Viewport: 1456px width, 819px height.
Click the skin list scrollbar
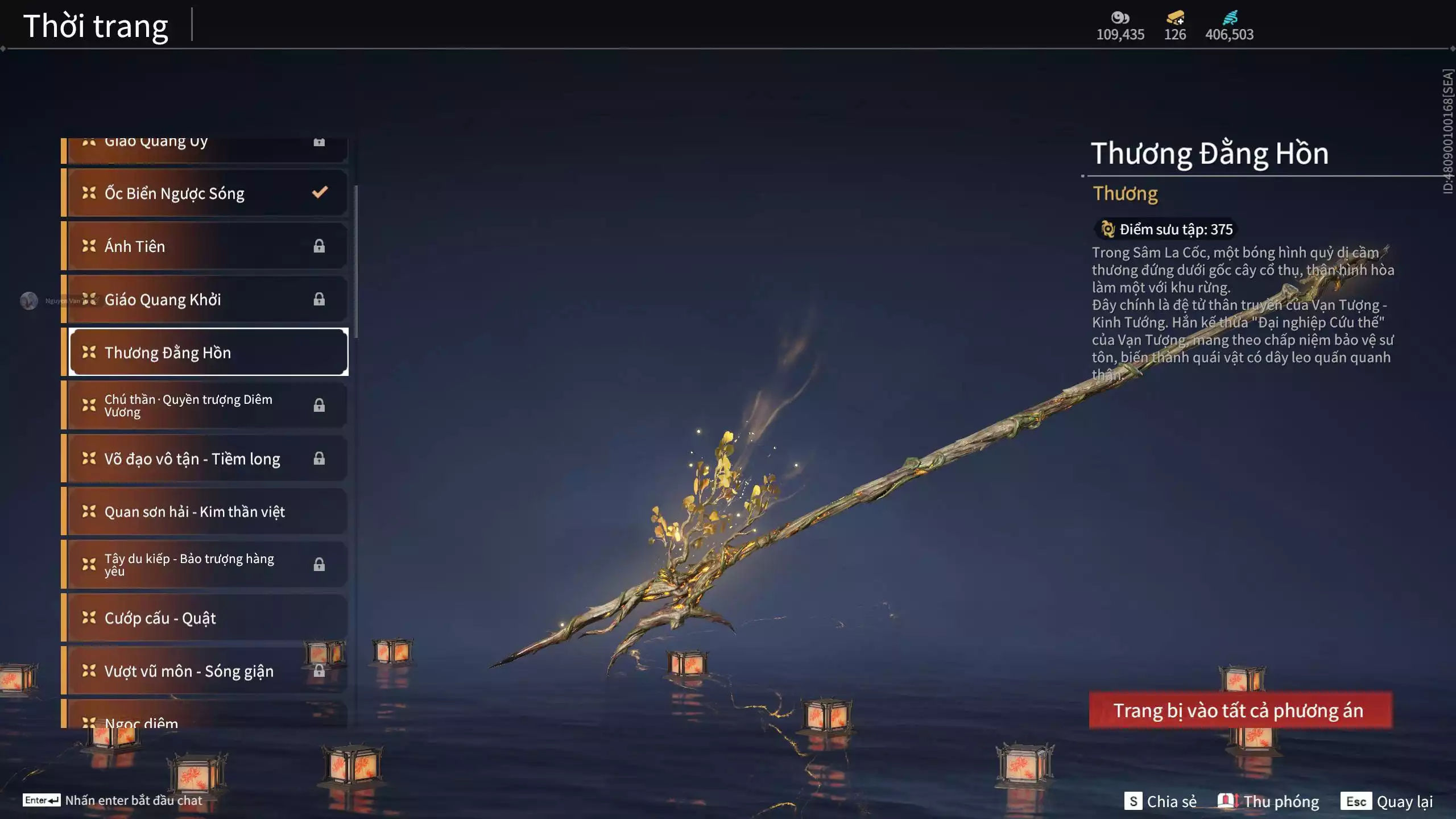tap(356, 262)
